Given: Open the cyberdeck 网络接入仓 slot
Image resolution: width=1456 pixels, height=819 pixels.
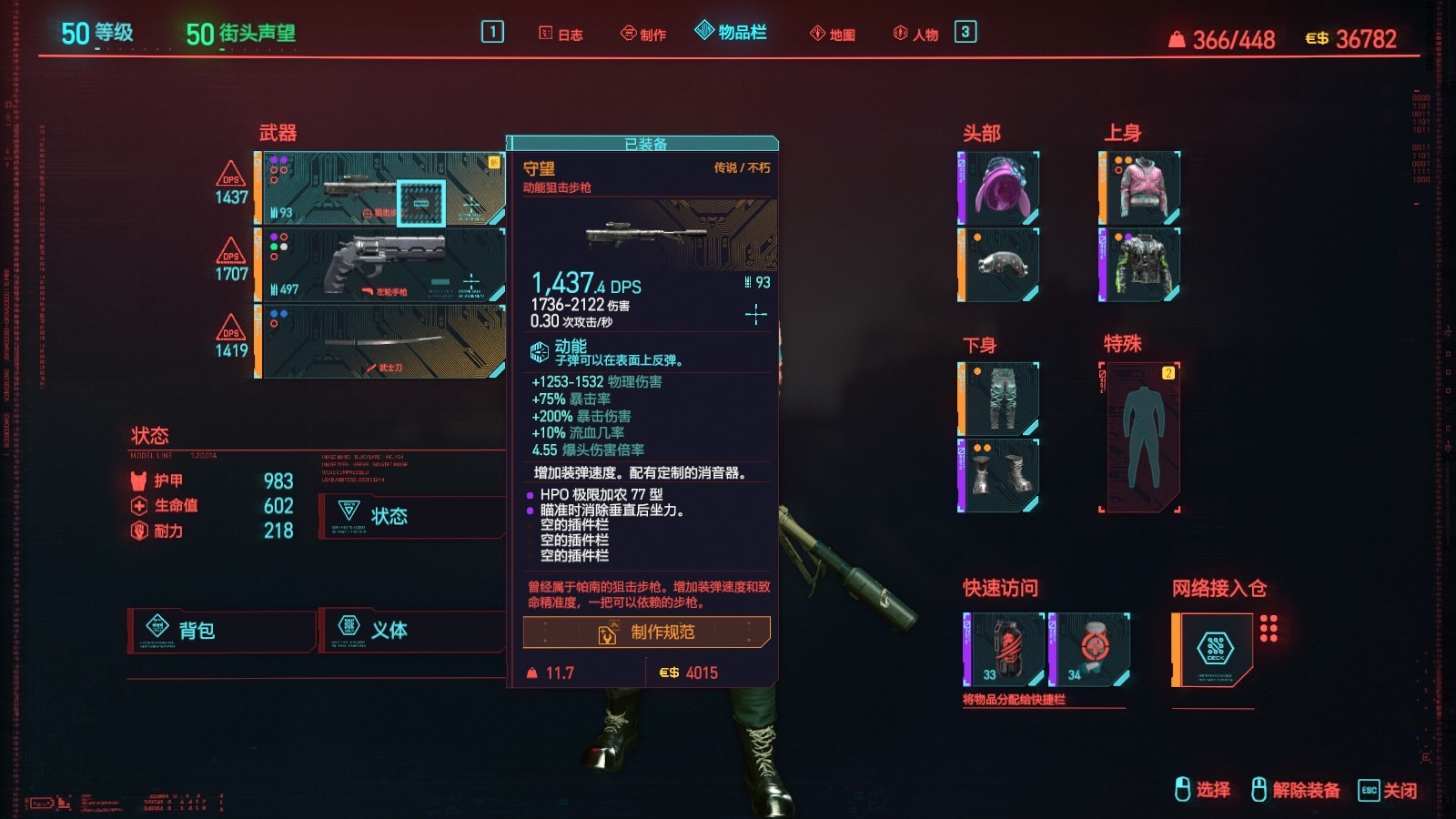Looking at the screenshot, I should pyautogui.click(x=1213, y=649).
